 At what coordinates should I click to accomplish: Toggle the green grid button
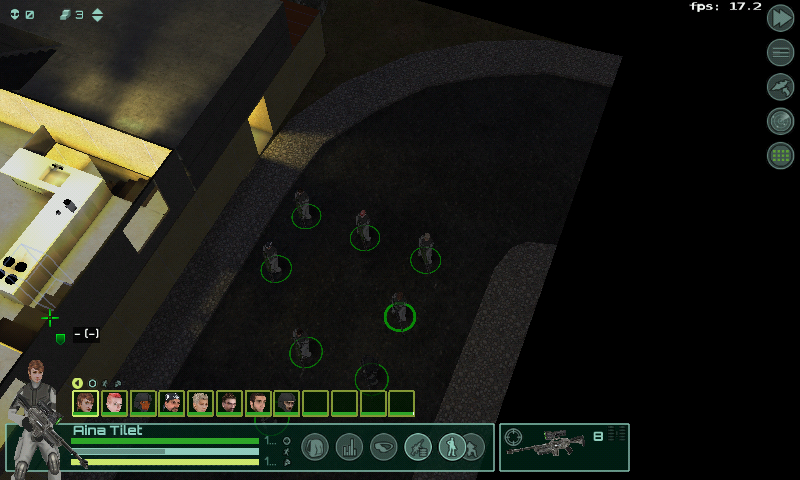780,155
